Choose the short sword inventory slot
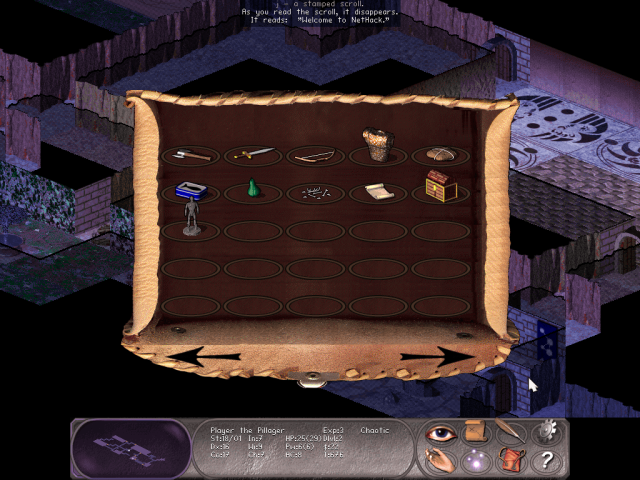Screen dimensions: 640x480 point(253,154)
